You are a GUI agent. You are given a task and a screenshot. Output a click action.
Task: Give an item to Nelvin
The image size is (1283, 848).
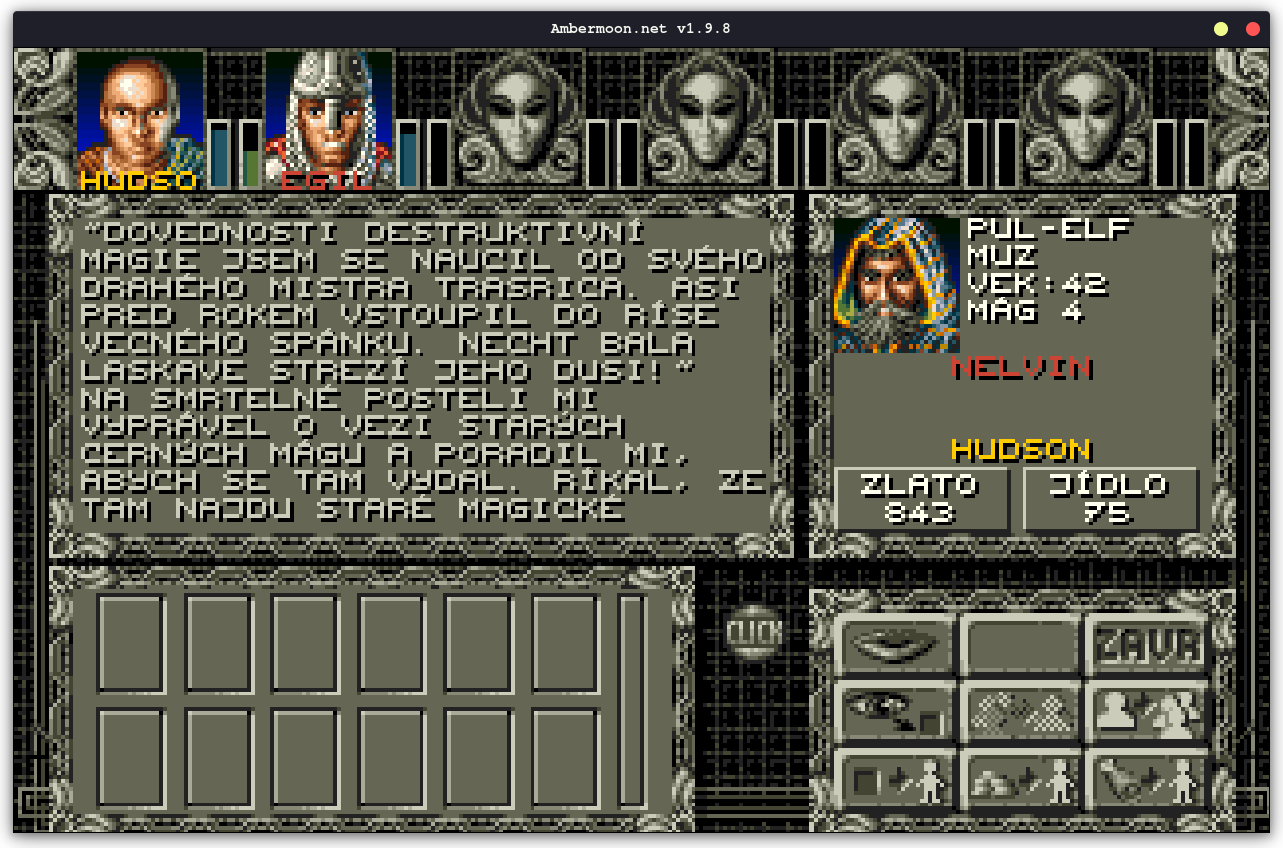(x=896, y=779)
